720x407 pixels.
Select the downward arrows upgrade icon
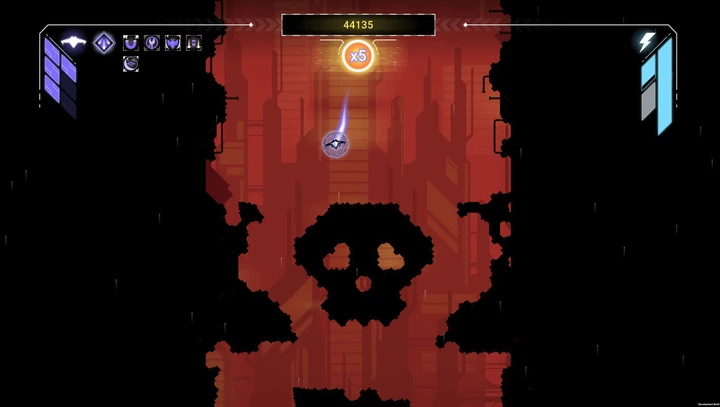[194, 43]
